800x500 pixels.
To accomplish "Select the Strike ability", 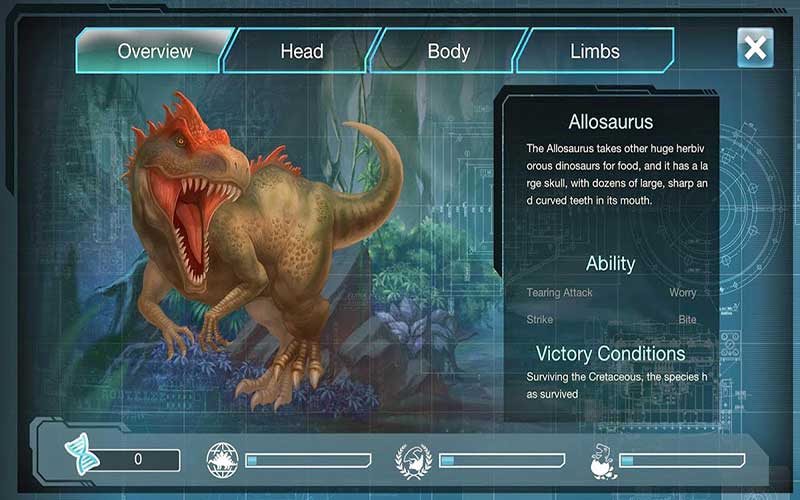I will (x=540, y=320).
